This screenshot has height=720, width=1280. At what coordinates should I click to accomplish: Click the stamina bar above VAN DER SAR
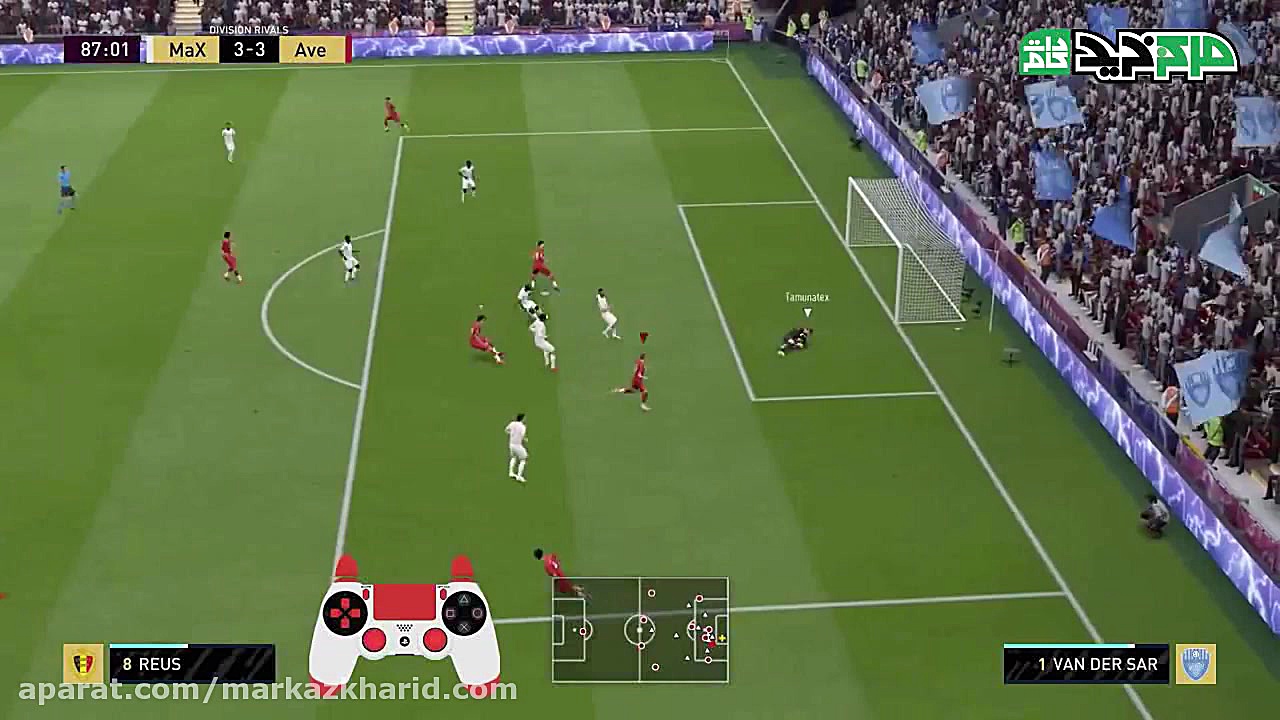point(1085,645)
